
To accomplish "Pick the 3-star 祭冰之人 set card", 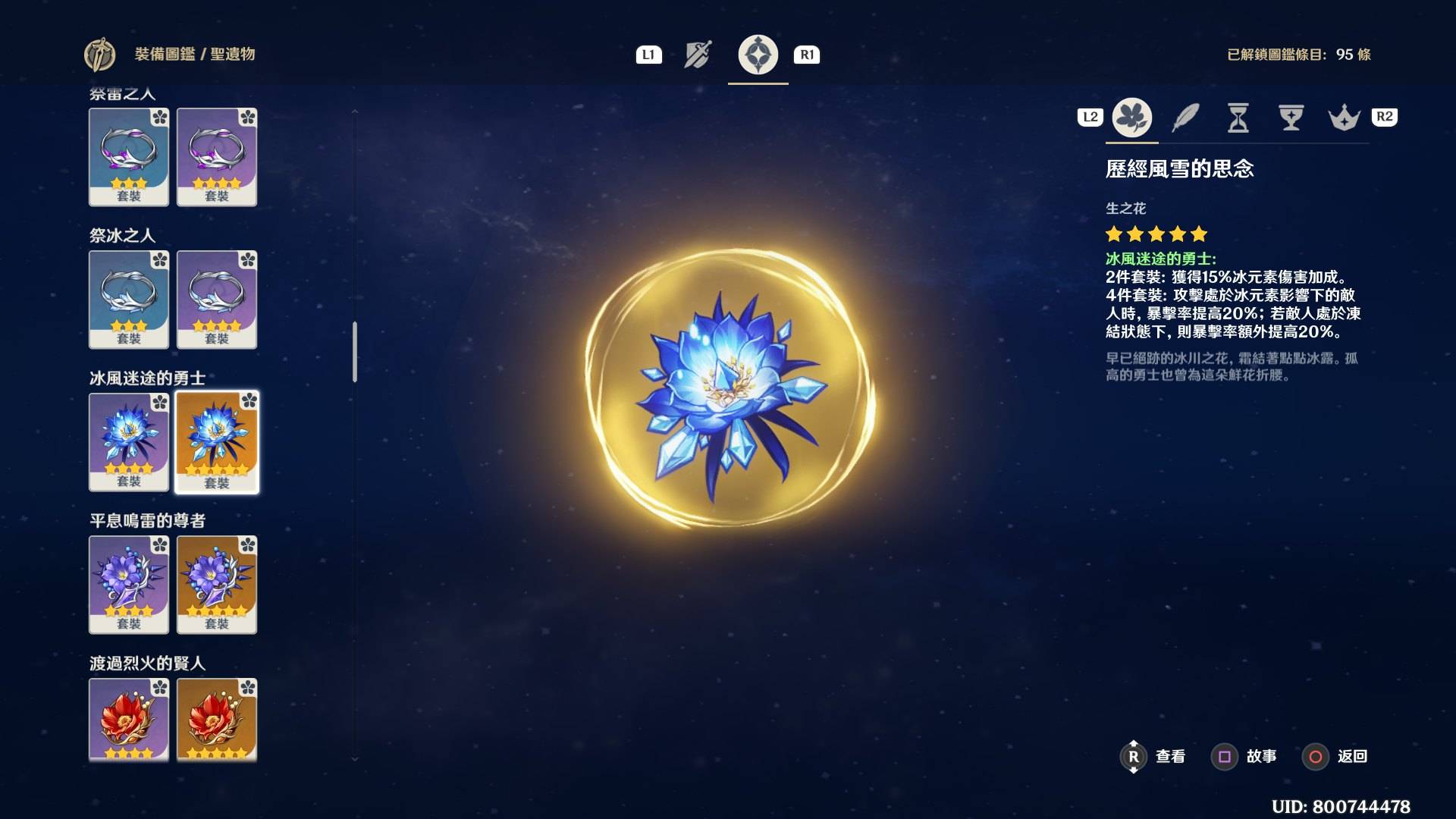I will pos(129,300).
